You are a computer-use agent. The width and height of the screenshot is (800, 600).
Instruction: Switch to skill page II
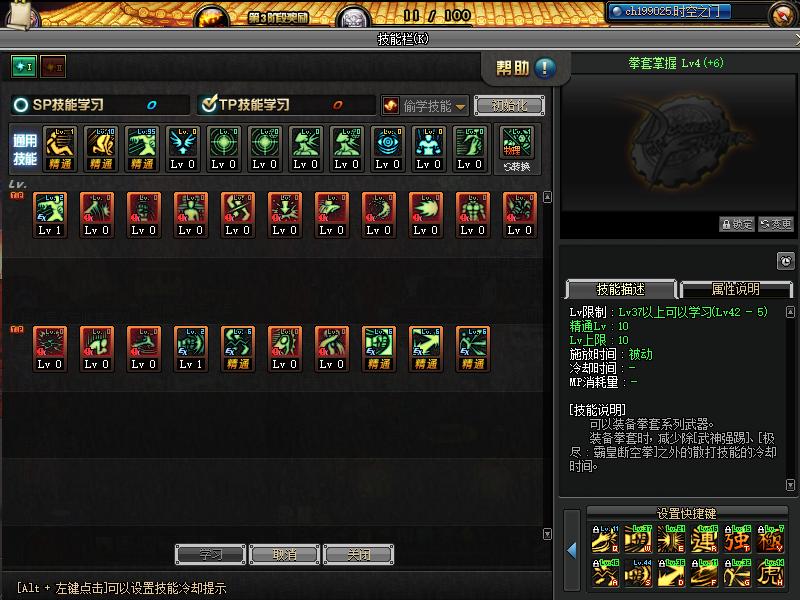point(52,66)
